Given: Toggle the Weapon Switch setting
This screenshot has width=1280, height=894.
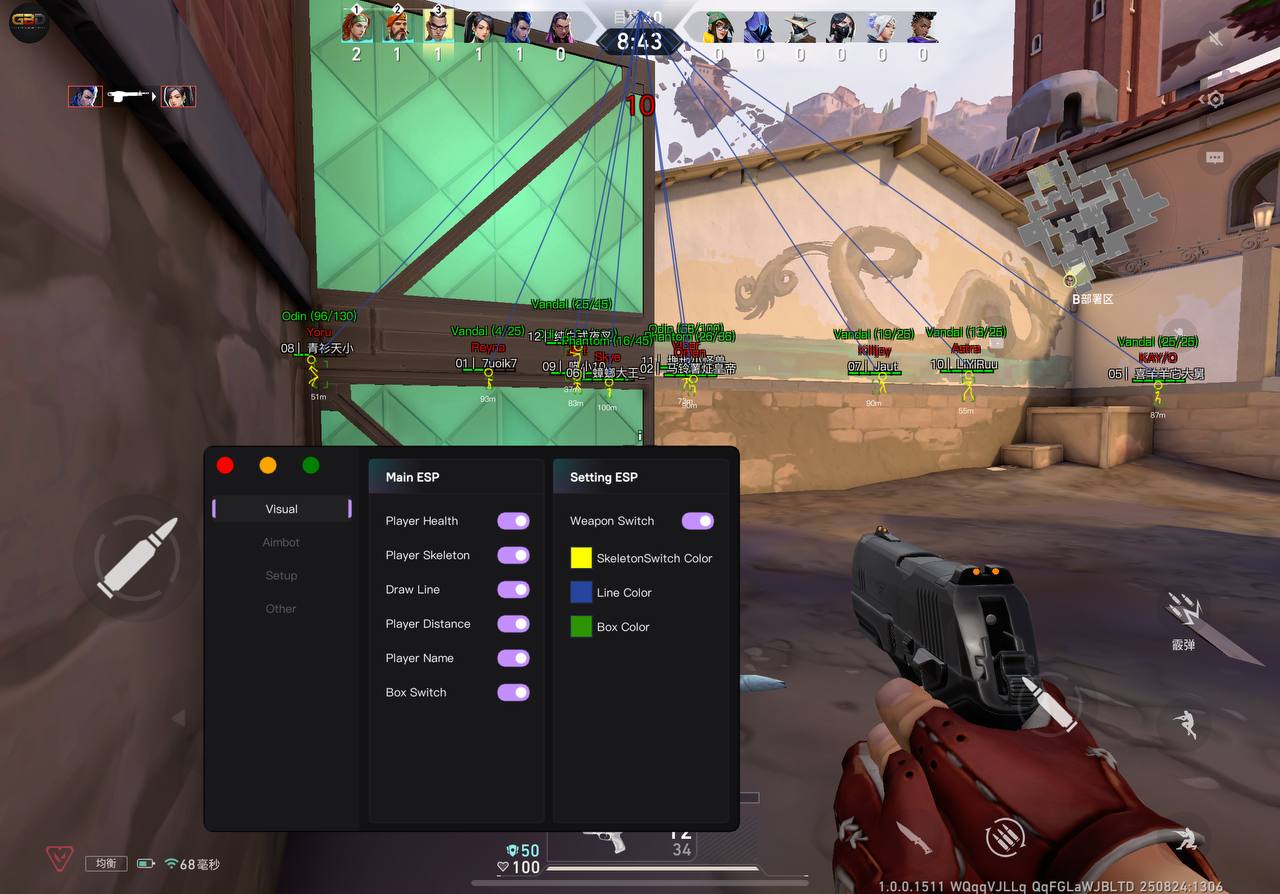Looking at the screenshot, I should pyautogui.click(x=698, y=521).
